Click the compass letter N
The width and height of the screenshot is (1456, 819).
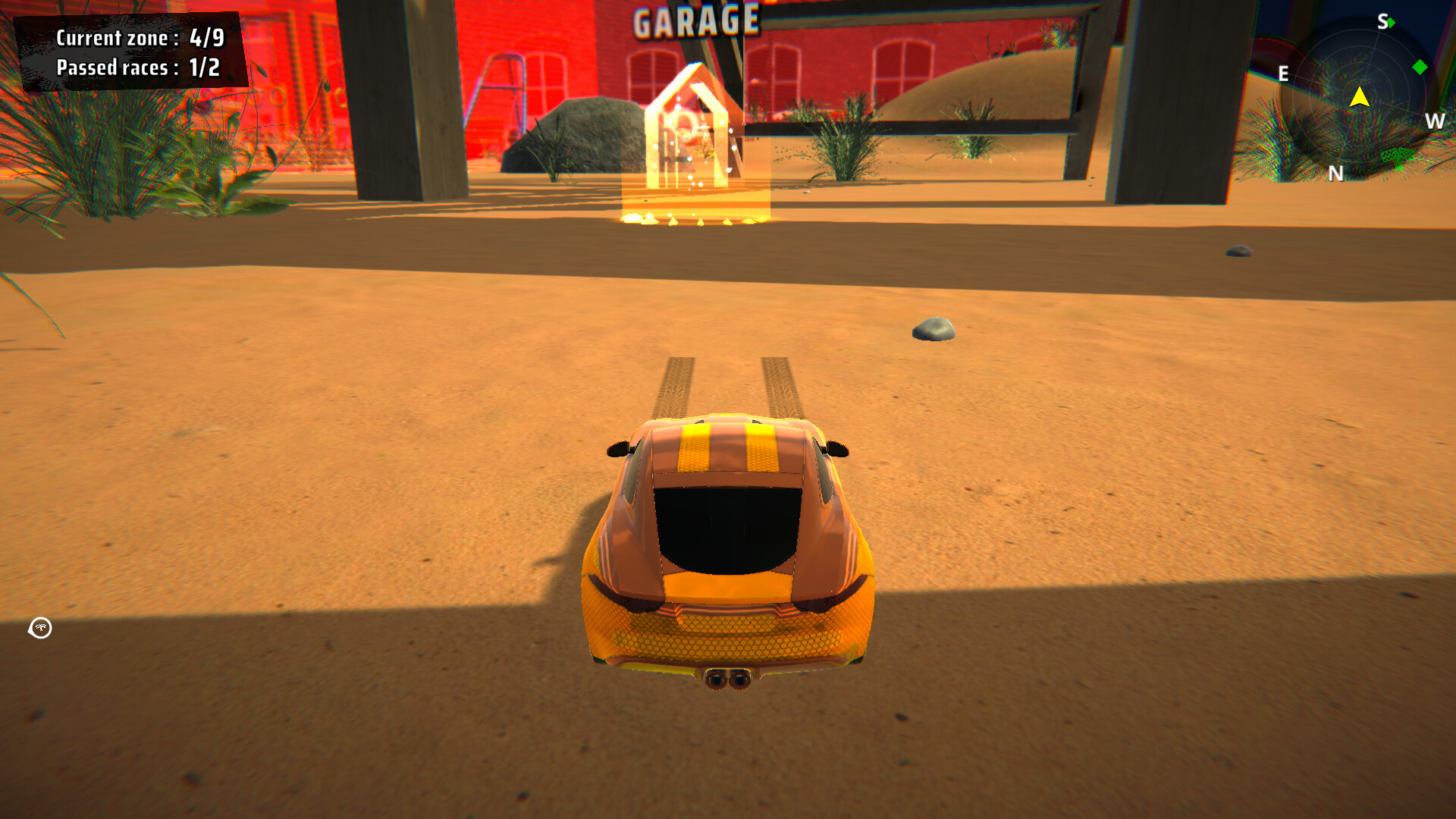pyautogui.click(x=1337, y=173)
